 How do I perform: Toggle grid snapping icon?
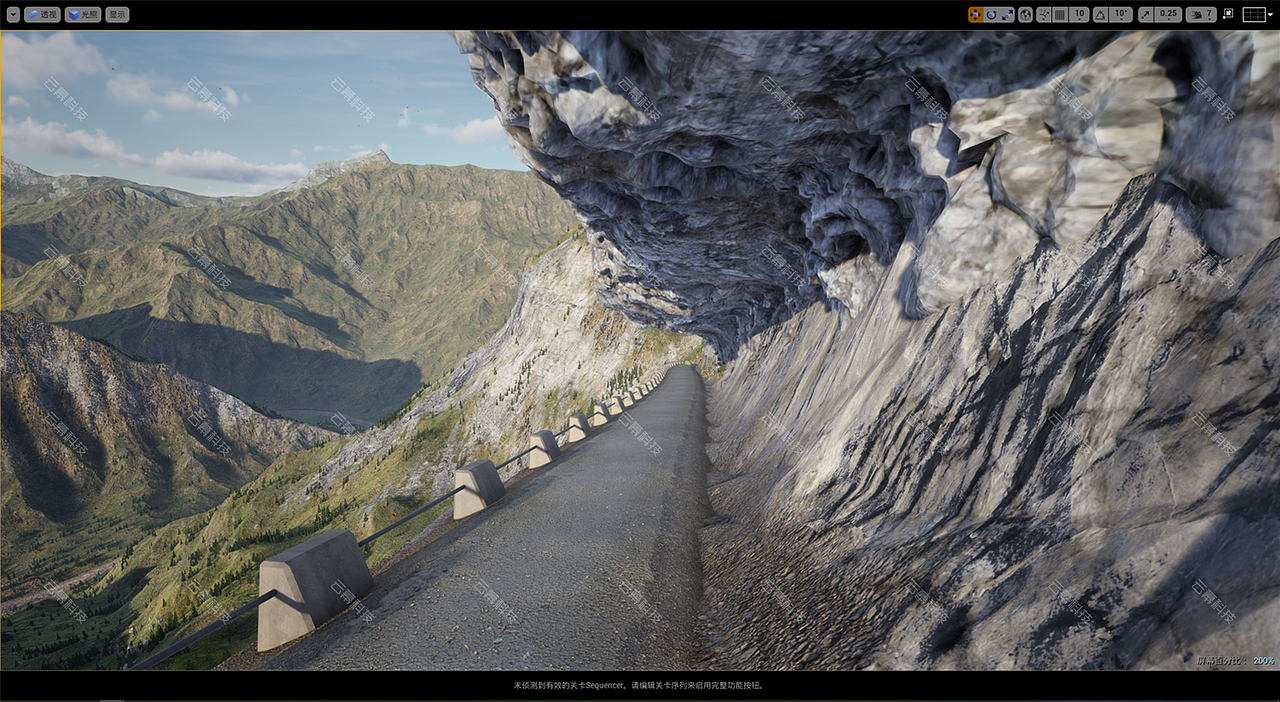click(1060, 15)
